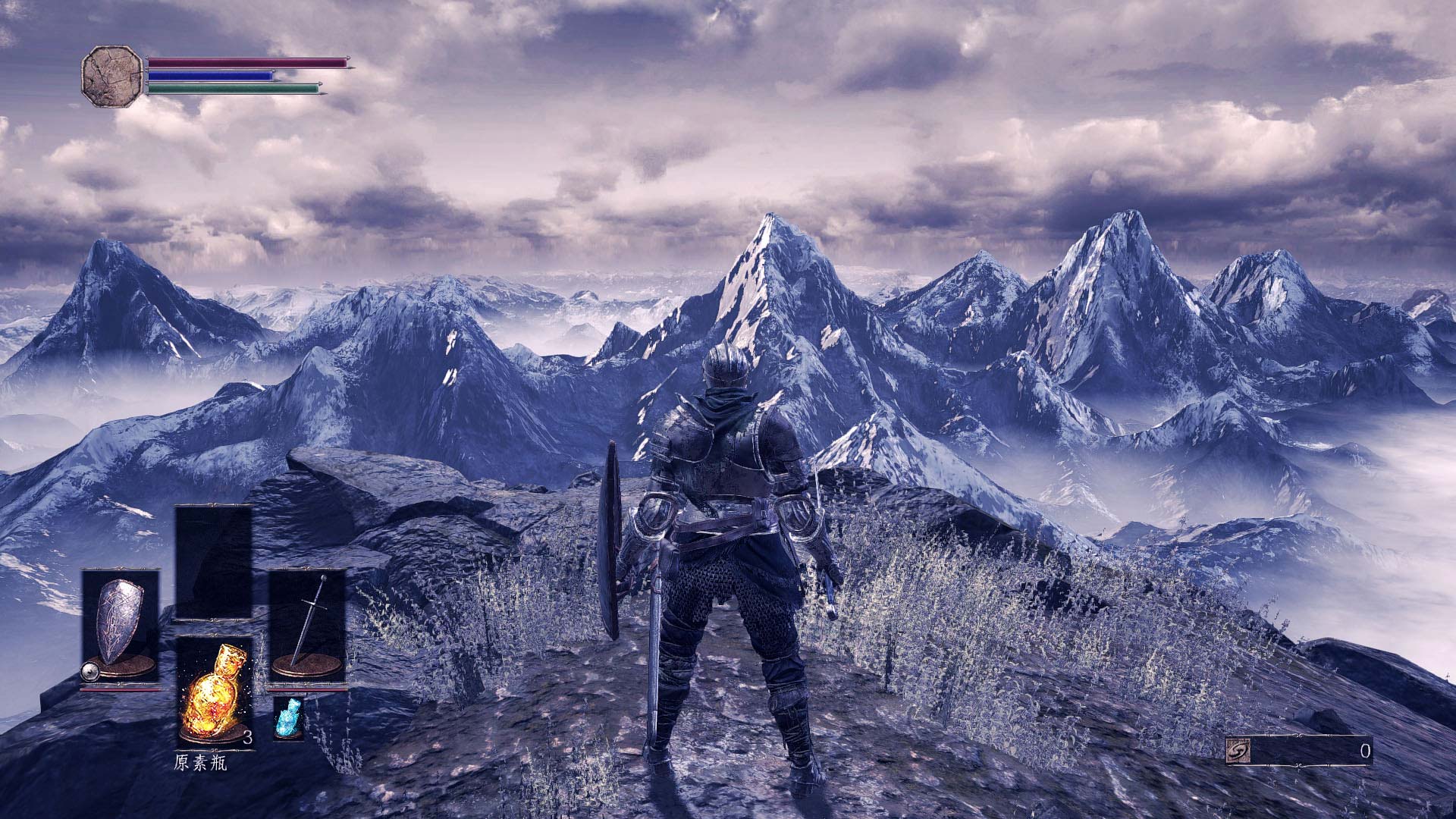This screenshot has width=1456, height=819.
Task: Click the octagonal stone emblem beside the bars
Action: pos(111,77)
